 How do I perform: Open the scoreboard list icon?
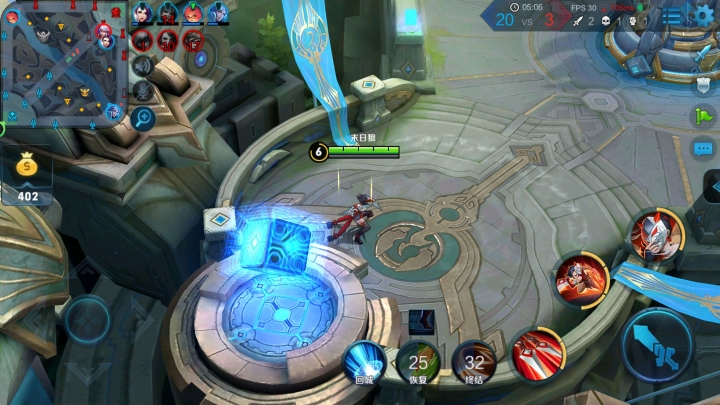click(x=674, y=16)
